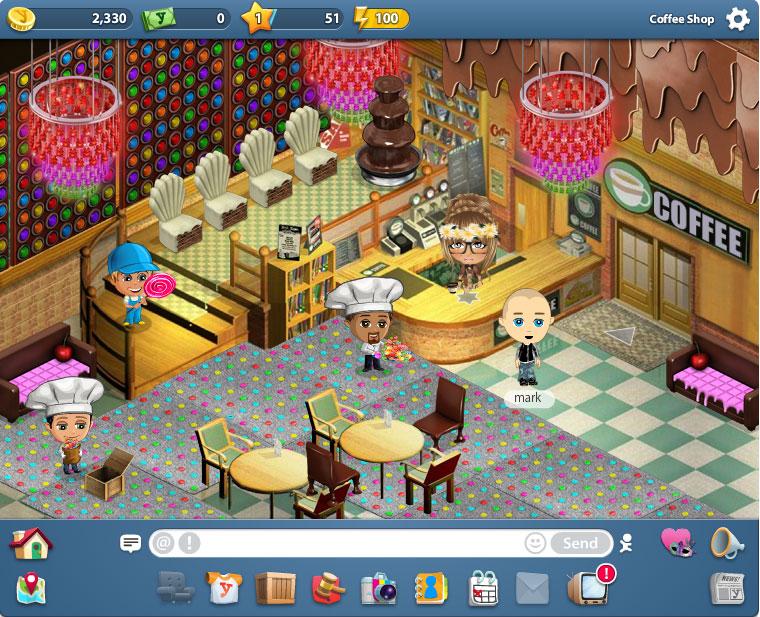Open the smiley emoji picker

click(x=536, y=543)
